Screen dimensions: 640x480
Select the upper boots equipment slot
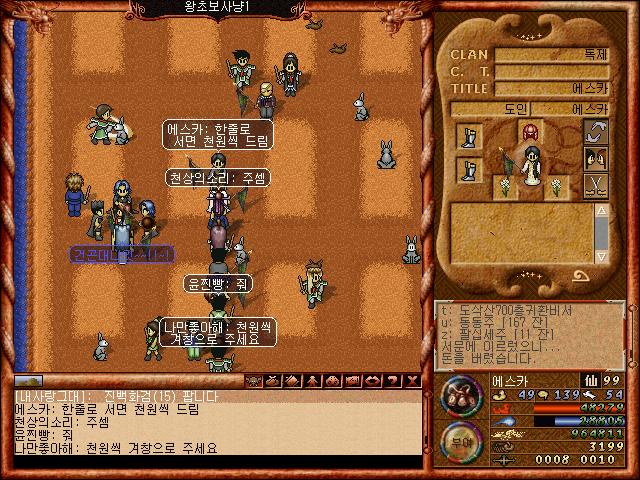[468, 135]
